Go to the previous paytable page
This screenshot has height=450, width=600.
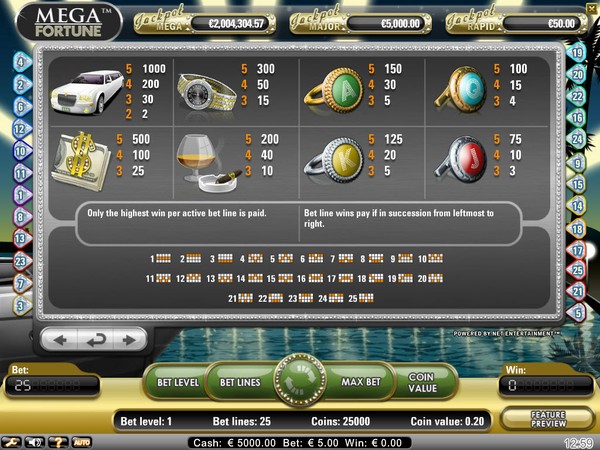(60, 340)
